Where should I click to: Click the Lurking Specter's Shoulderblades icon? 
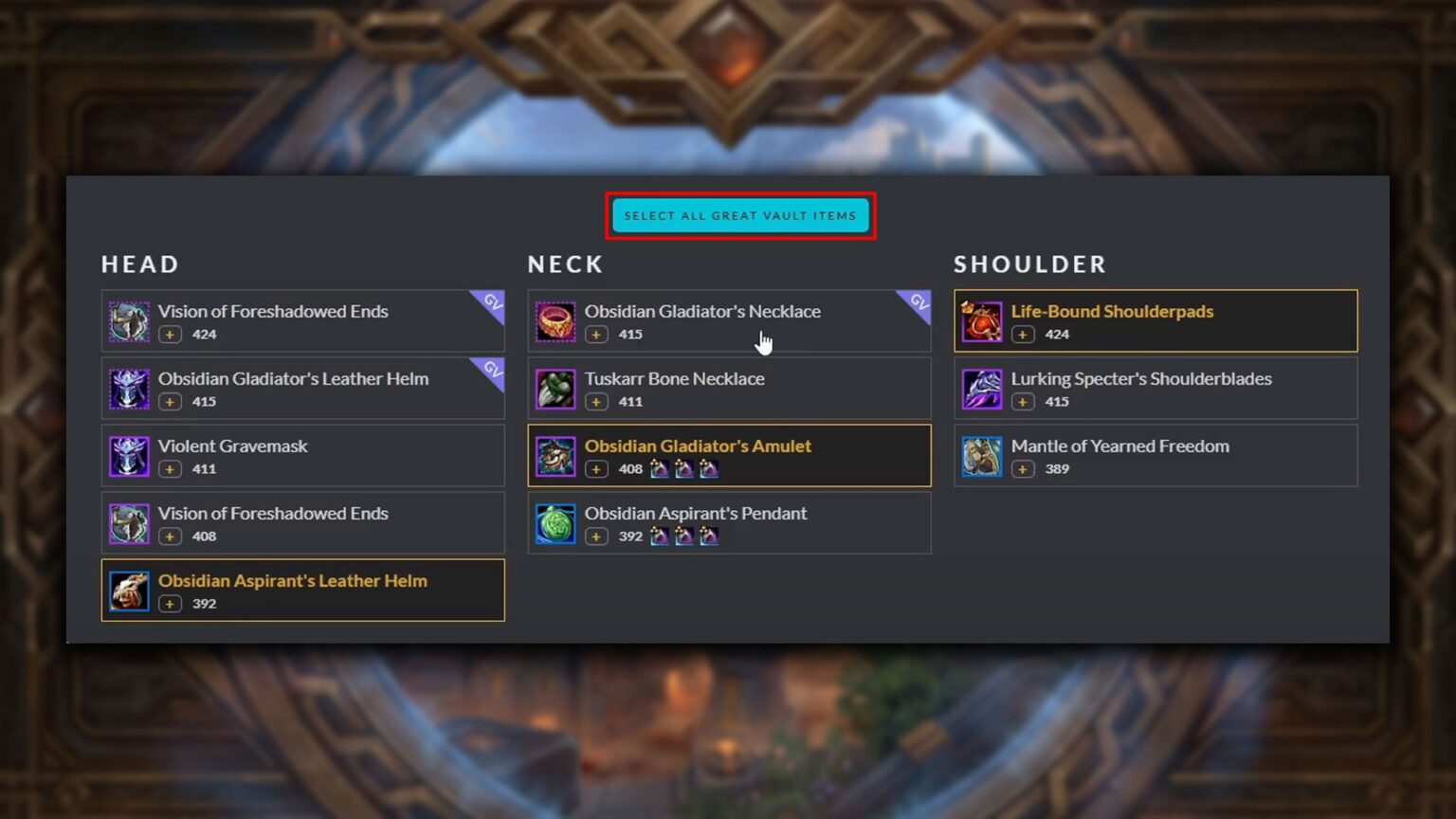coord(982,390)
